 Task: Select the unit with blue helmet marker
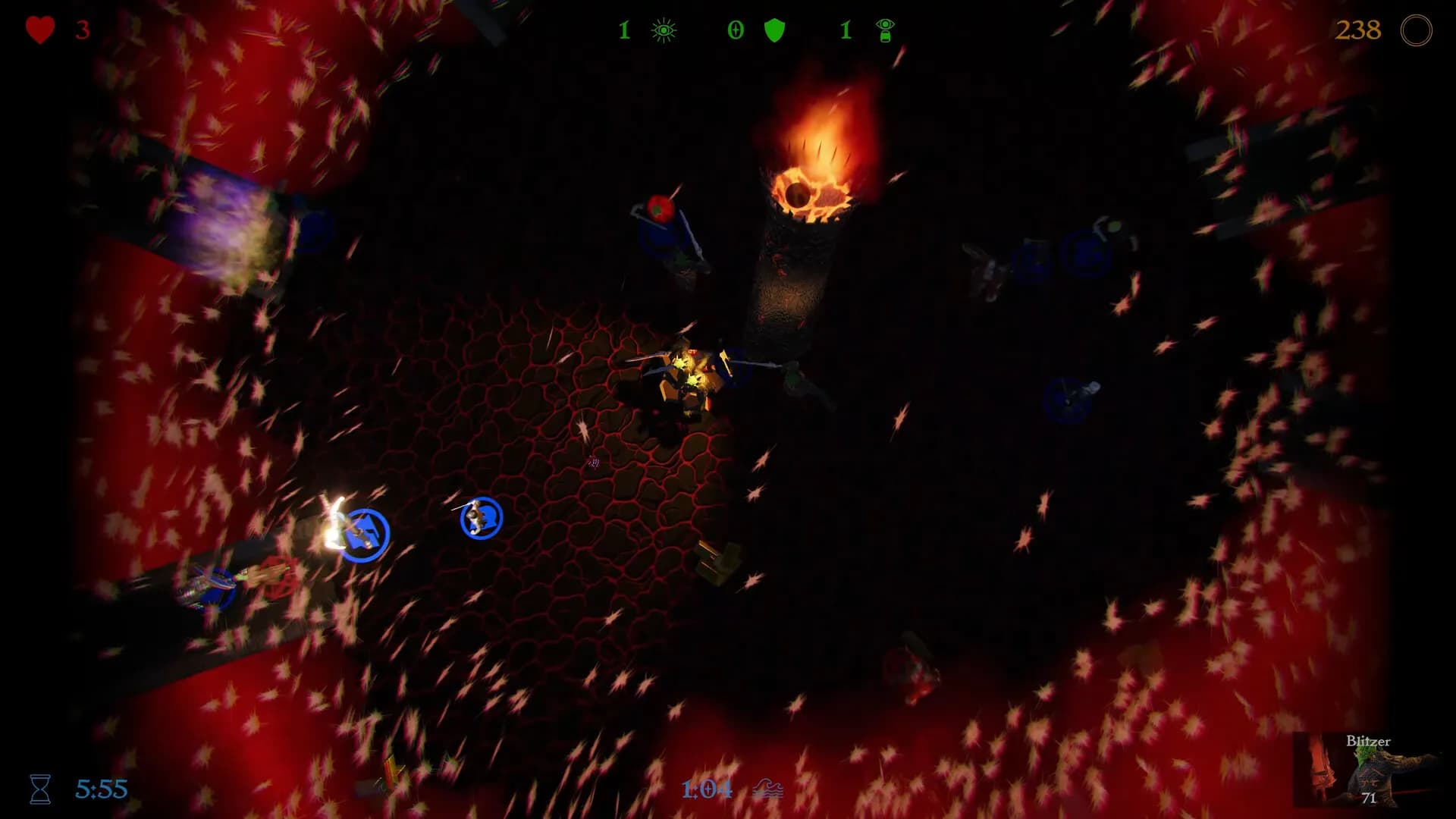482,518
